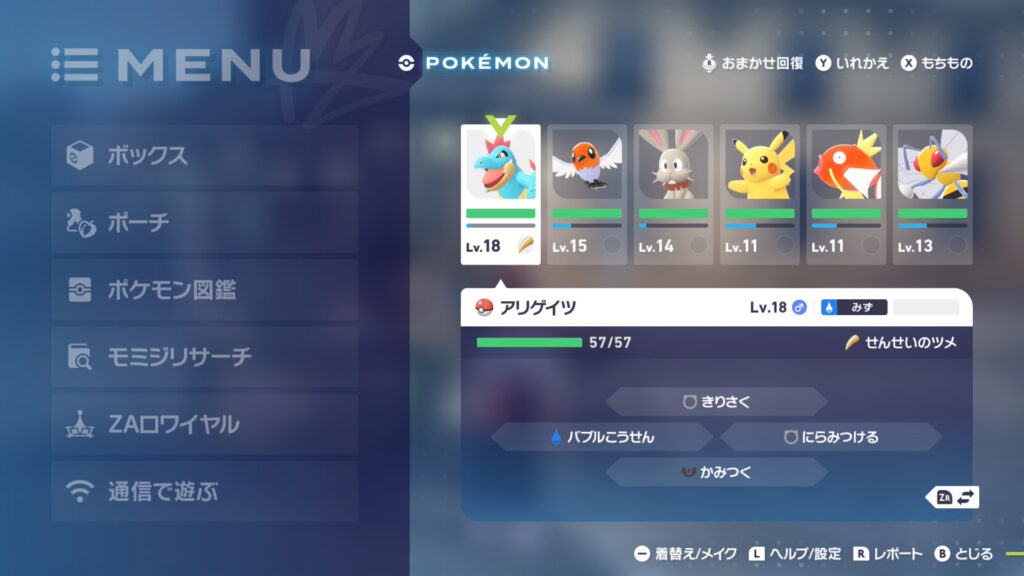Screen dimensions: 1024x576
Task: Select the モミジリサーチ menu entry
Action: pyautogui.click(x=204, y=357)
